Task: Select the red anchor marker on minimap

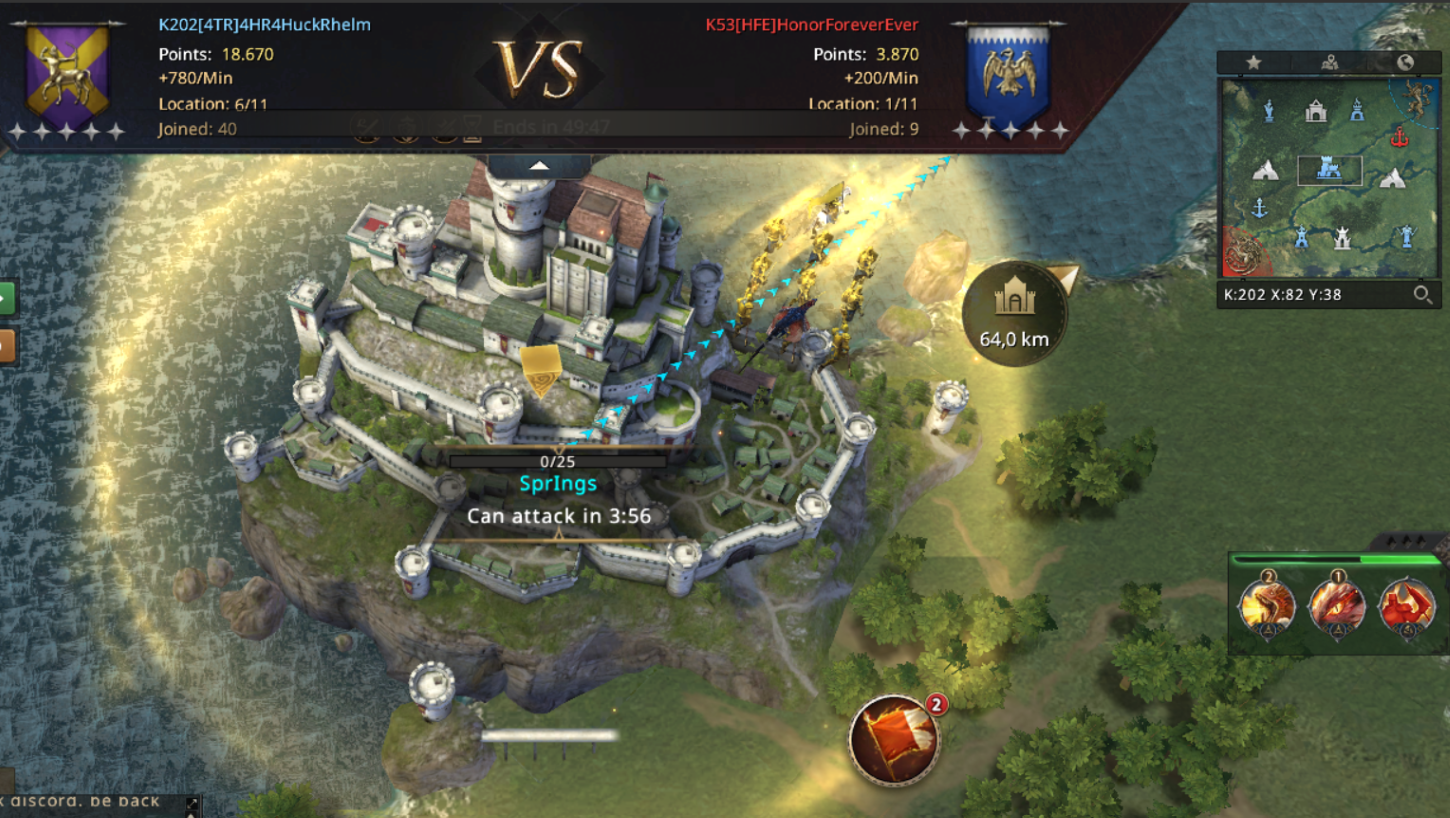Action: pyautogui.click(x=1398, y=137)
